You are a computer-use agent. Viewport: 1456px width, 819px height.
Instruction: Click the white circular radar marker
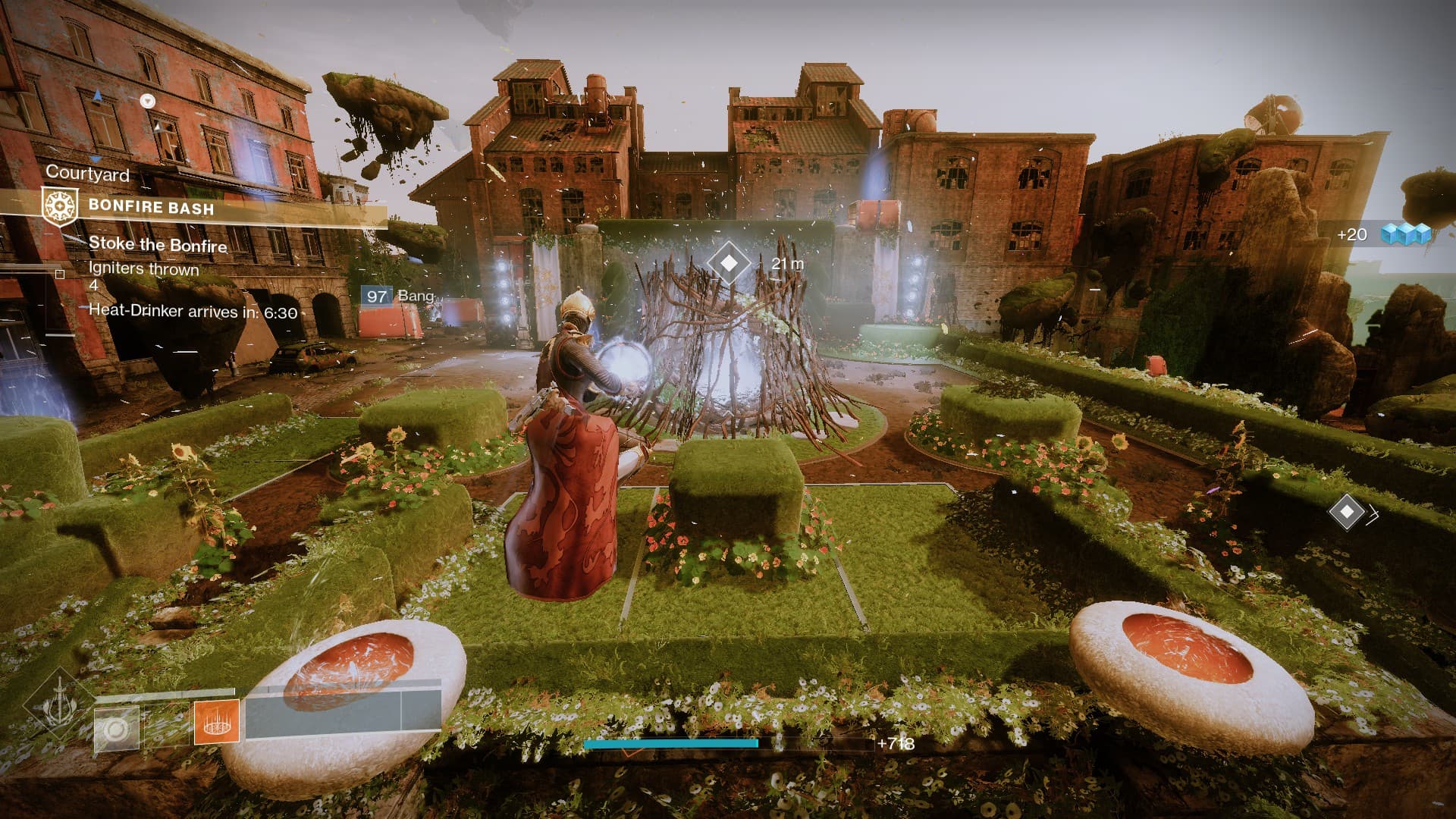[x=148, y=101]
